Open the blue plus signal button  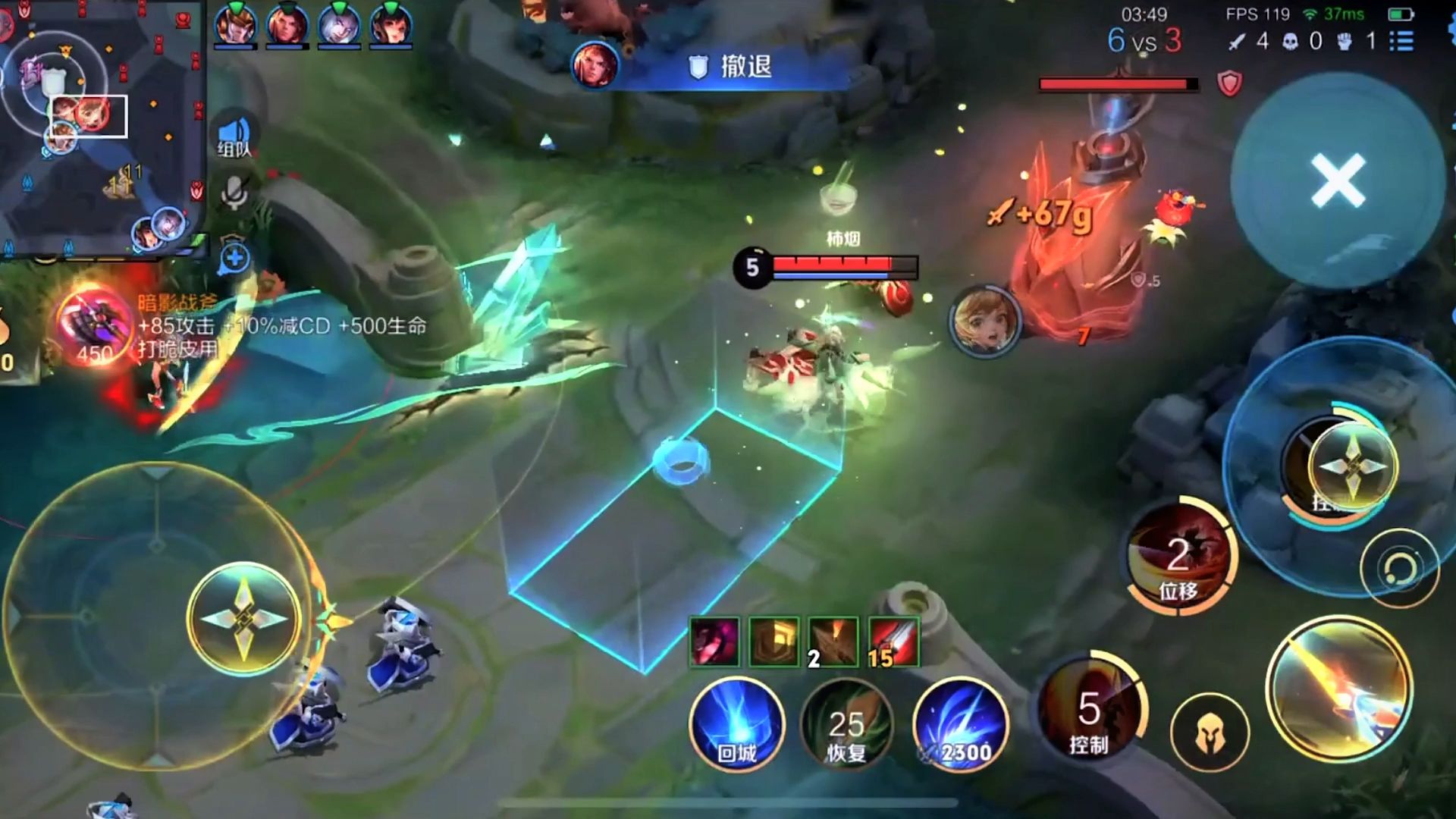(234, 258)
